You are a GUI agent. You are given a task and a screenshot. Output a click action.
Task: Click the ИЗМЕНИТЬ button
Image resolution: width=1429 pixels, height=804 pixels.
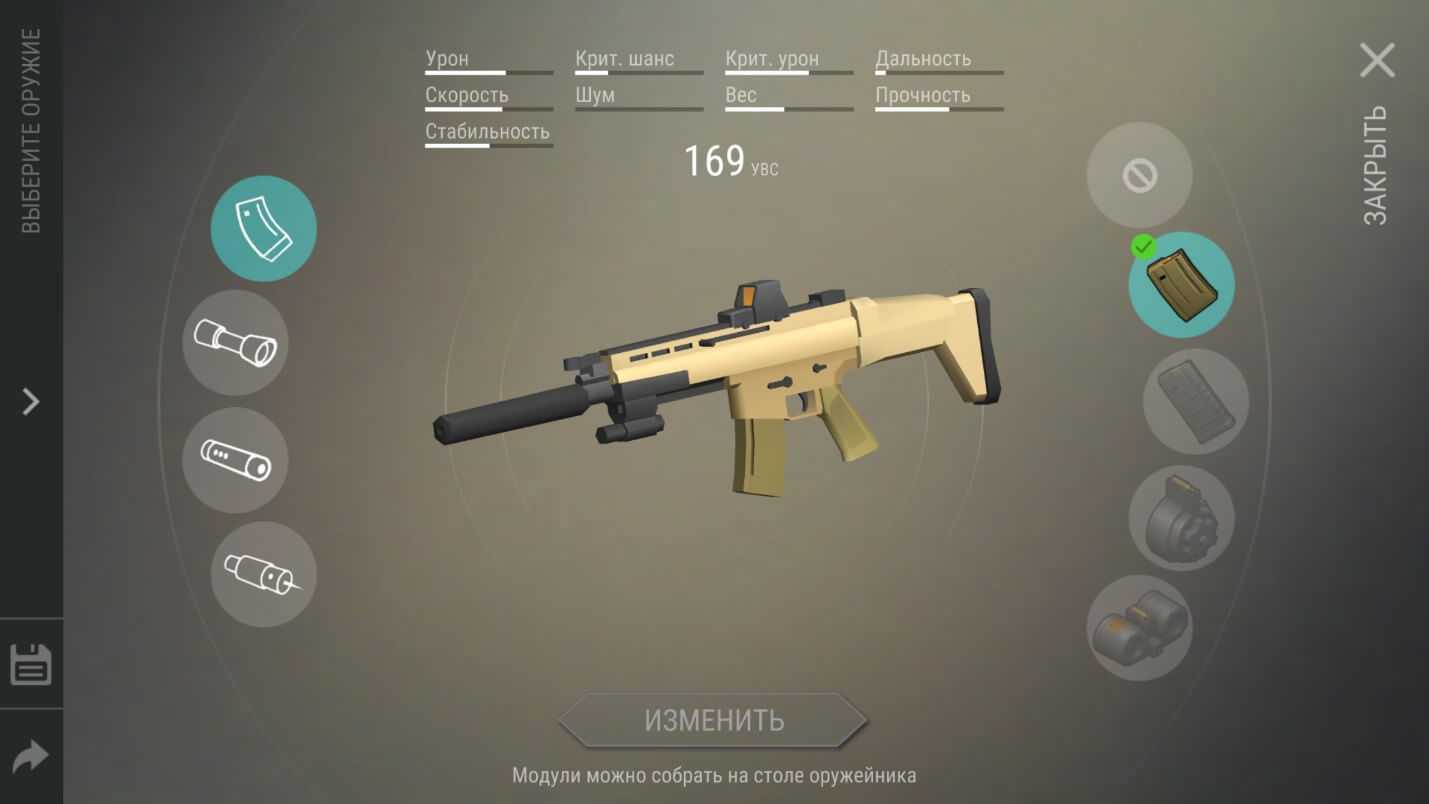tap(713, 720)
